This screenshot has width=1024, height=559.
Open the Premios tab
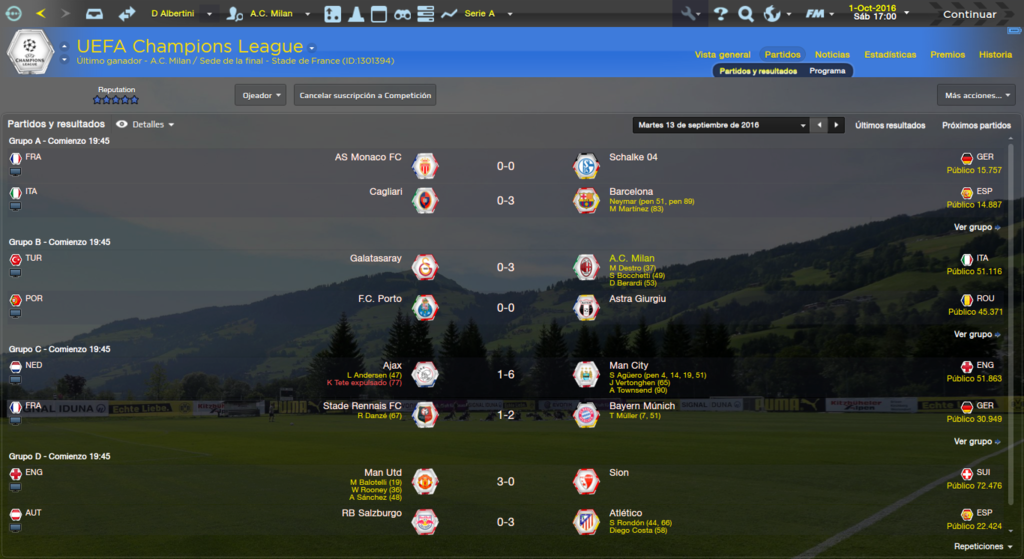[947, 55]
